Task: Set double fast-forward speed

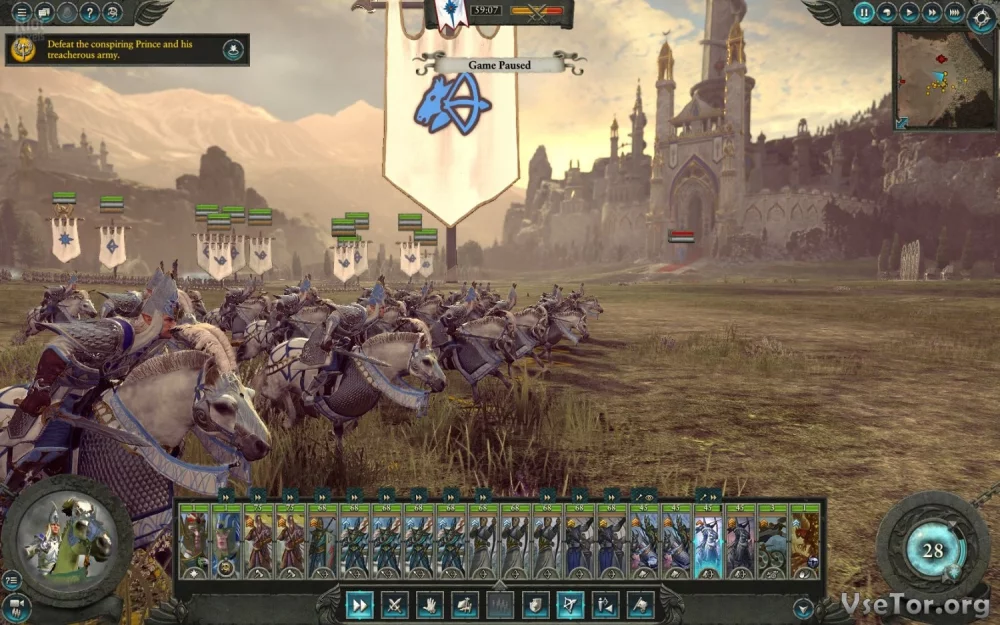Action: tap(931, 13)
